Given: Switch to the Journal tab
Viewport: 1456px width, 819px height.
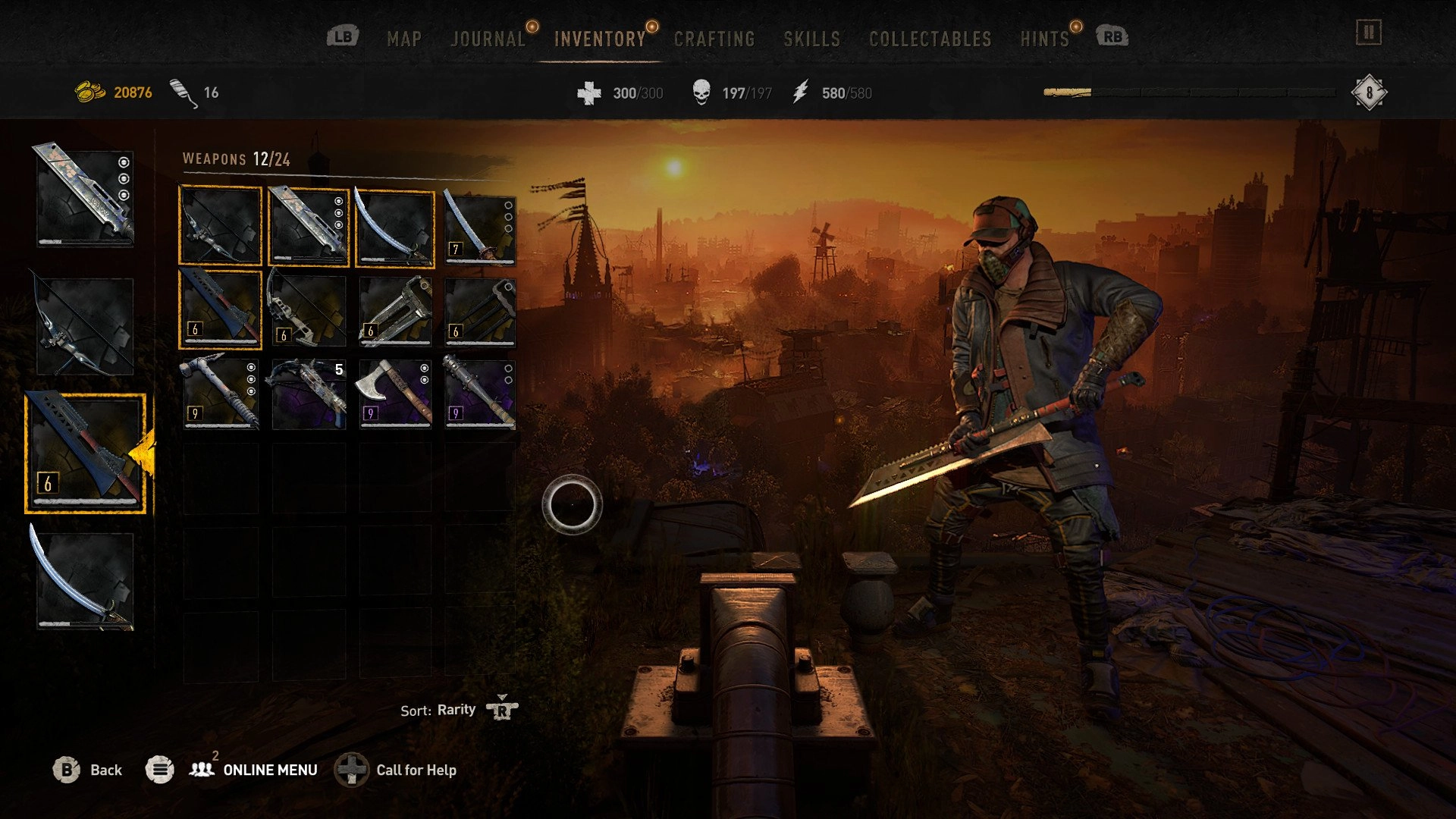Looking at the screenshot, I should pyautogui.click(x=488, y=39).
